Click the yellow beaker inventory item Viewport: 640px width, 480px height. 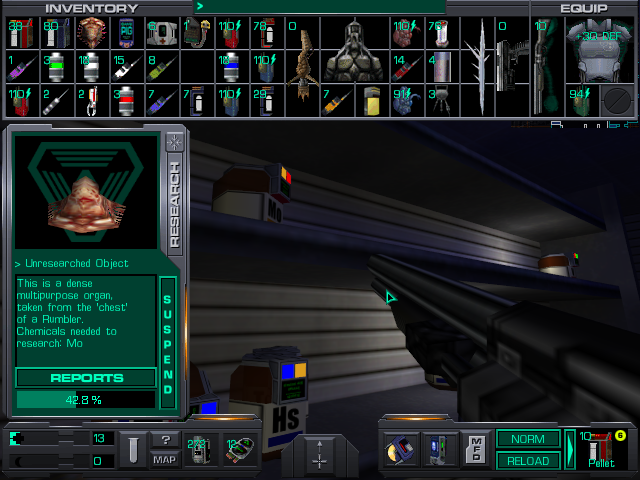(371, 100)
